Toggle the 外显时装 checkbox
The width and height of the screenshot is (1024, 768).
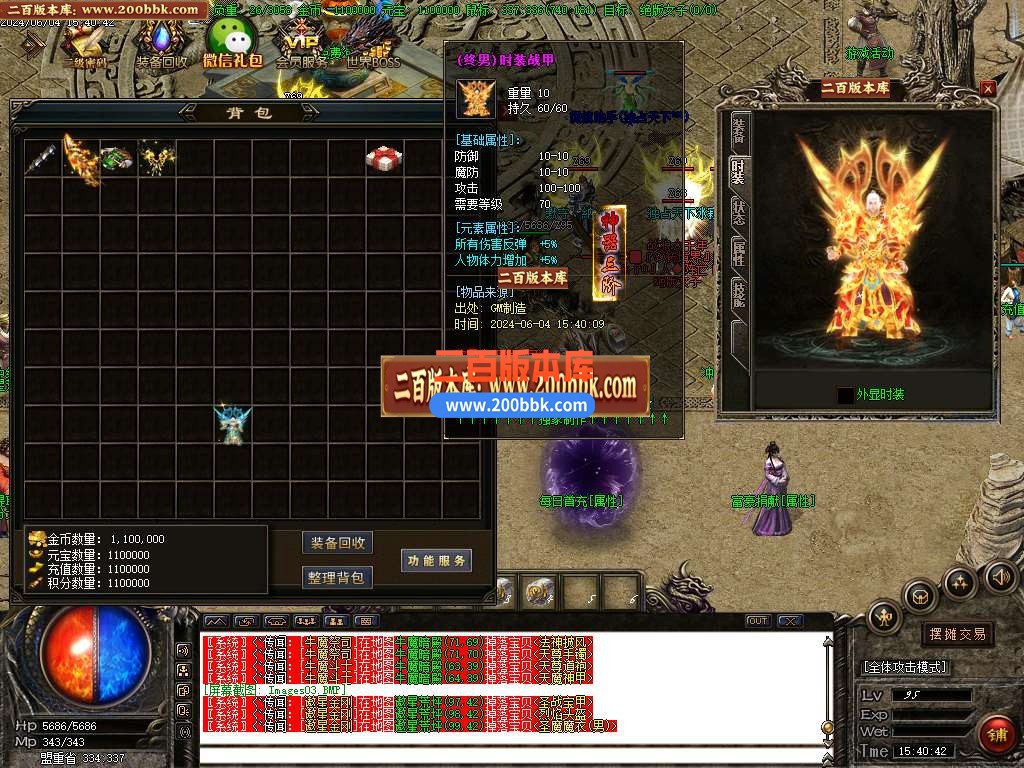pyautogui.click(x=846, y=395)
